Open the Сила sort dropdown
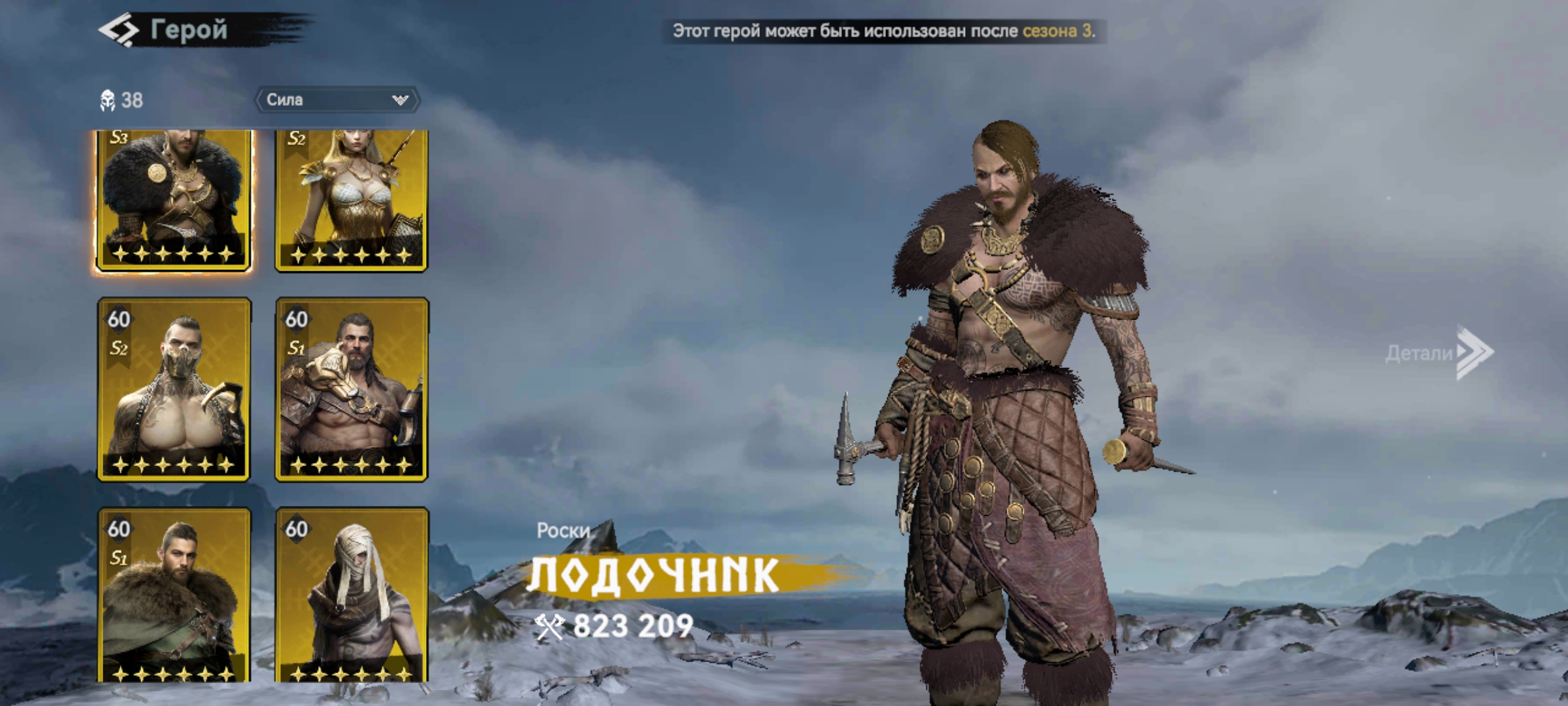 click(x=337, y=100)
